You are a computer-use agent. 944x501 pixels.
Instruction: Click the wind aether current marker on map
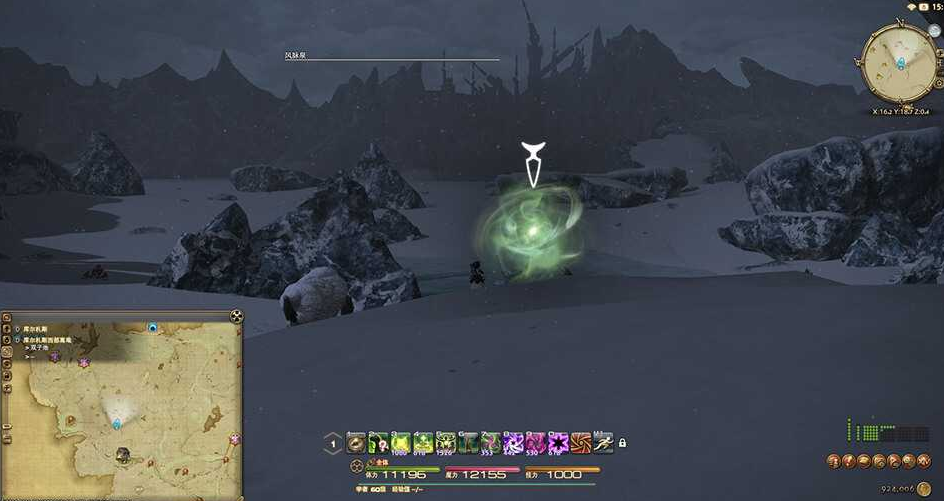tap(116, 424)
